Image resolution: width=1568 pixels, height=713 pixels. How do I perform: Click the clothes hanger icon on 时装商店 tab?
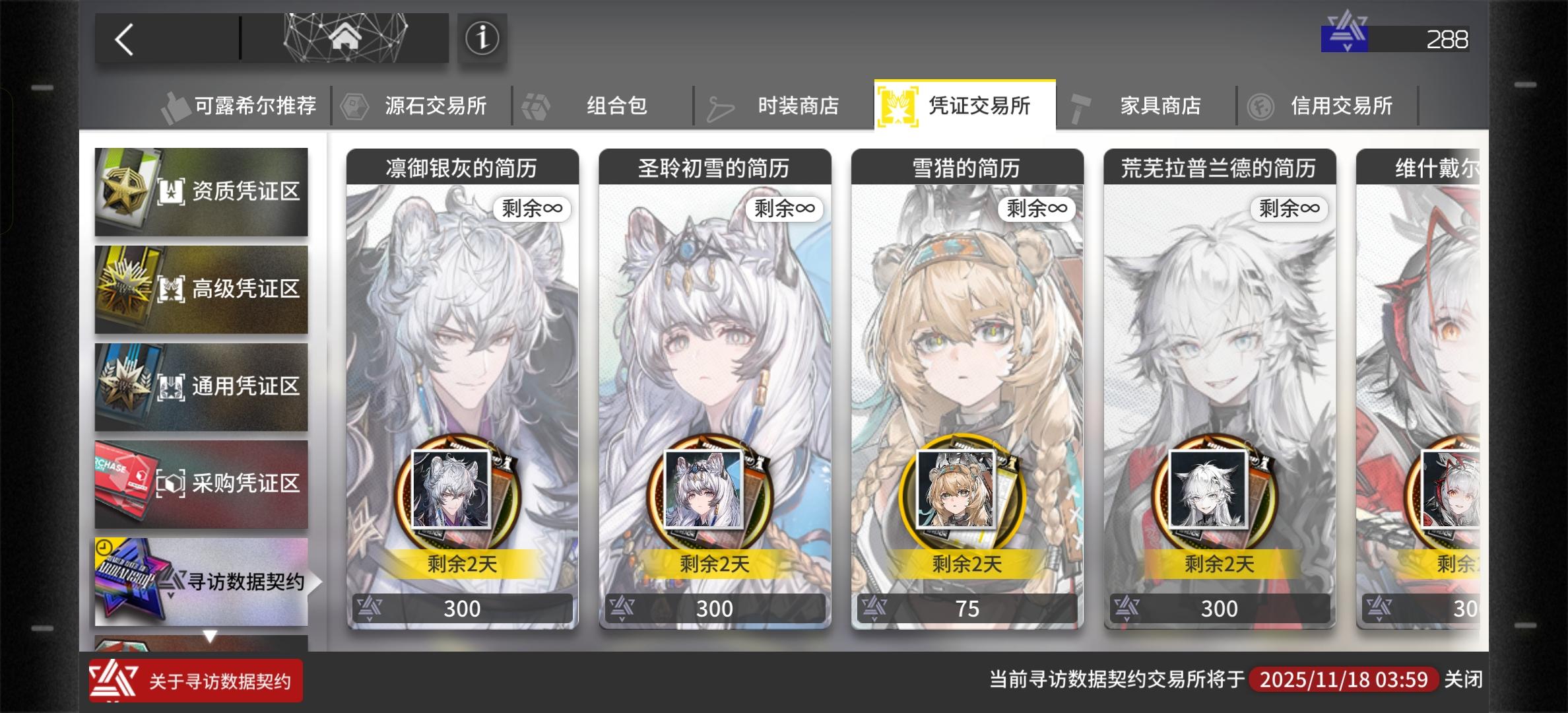[x=719, y=106]
